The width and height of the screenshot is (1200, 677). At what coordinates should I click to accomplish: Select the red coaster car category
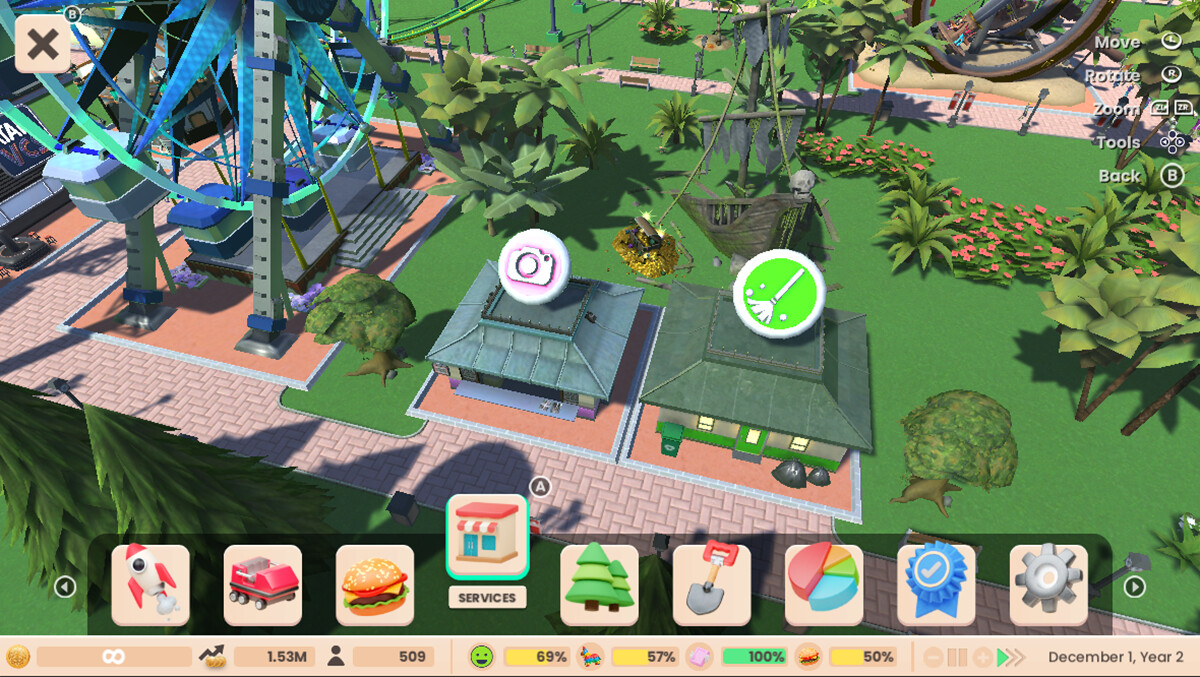(262, 585)
